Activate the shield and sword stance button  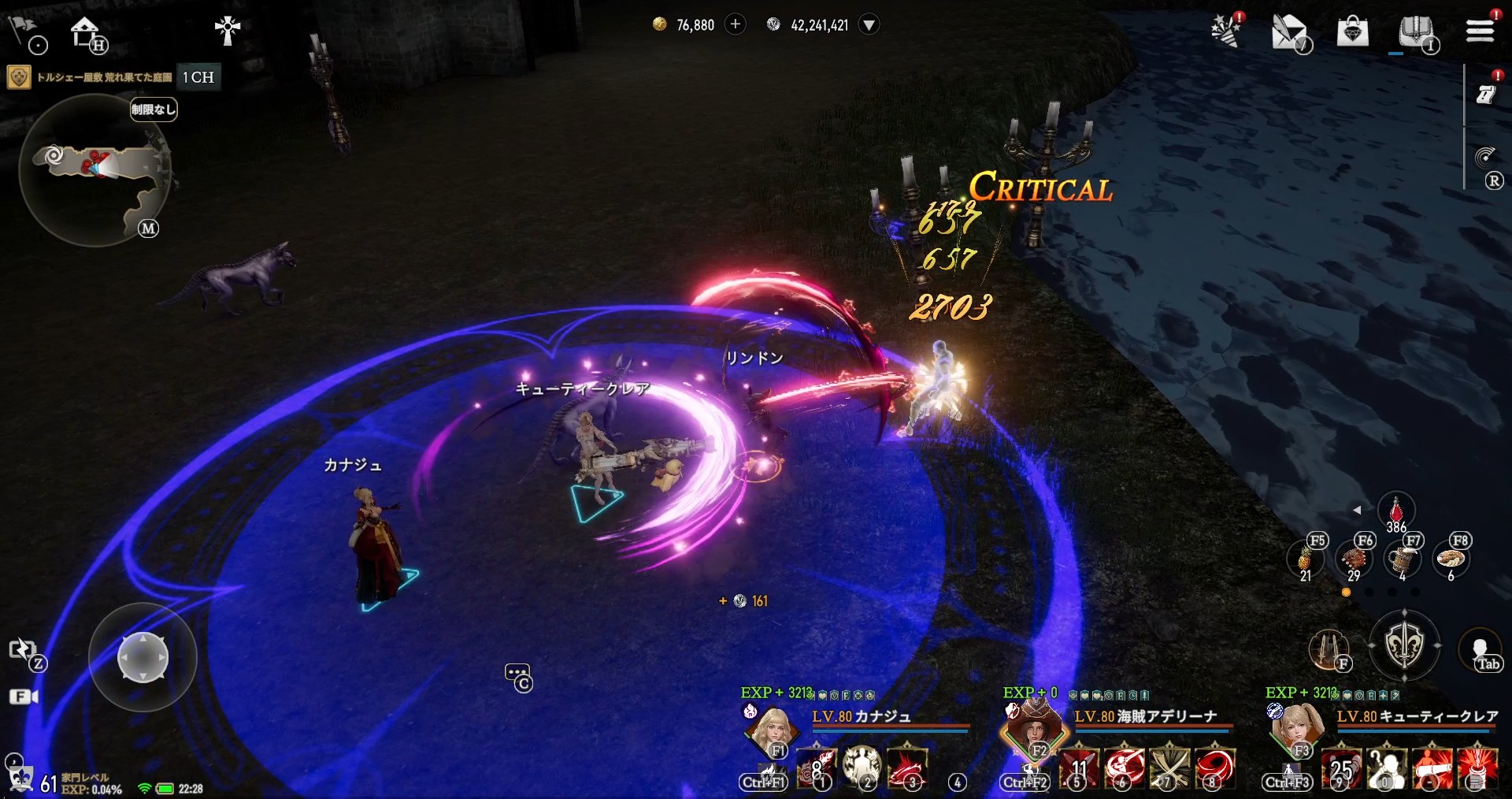pos(1404,645)
